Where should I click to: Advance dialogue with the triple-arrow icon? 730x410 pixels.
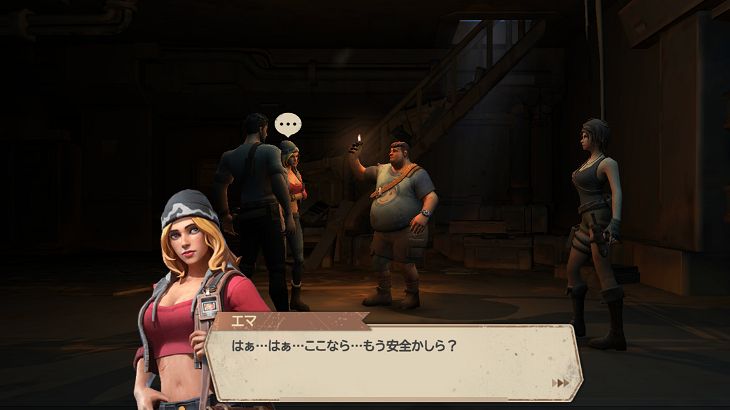point(561,383)
